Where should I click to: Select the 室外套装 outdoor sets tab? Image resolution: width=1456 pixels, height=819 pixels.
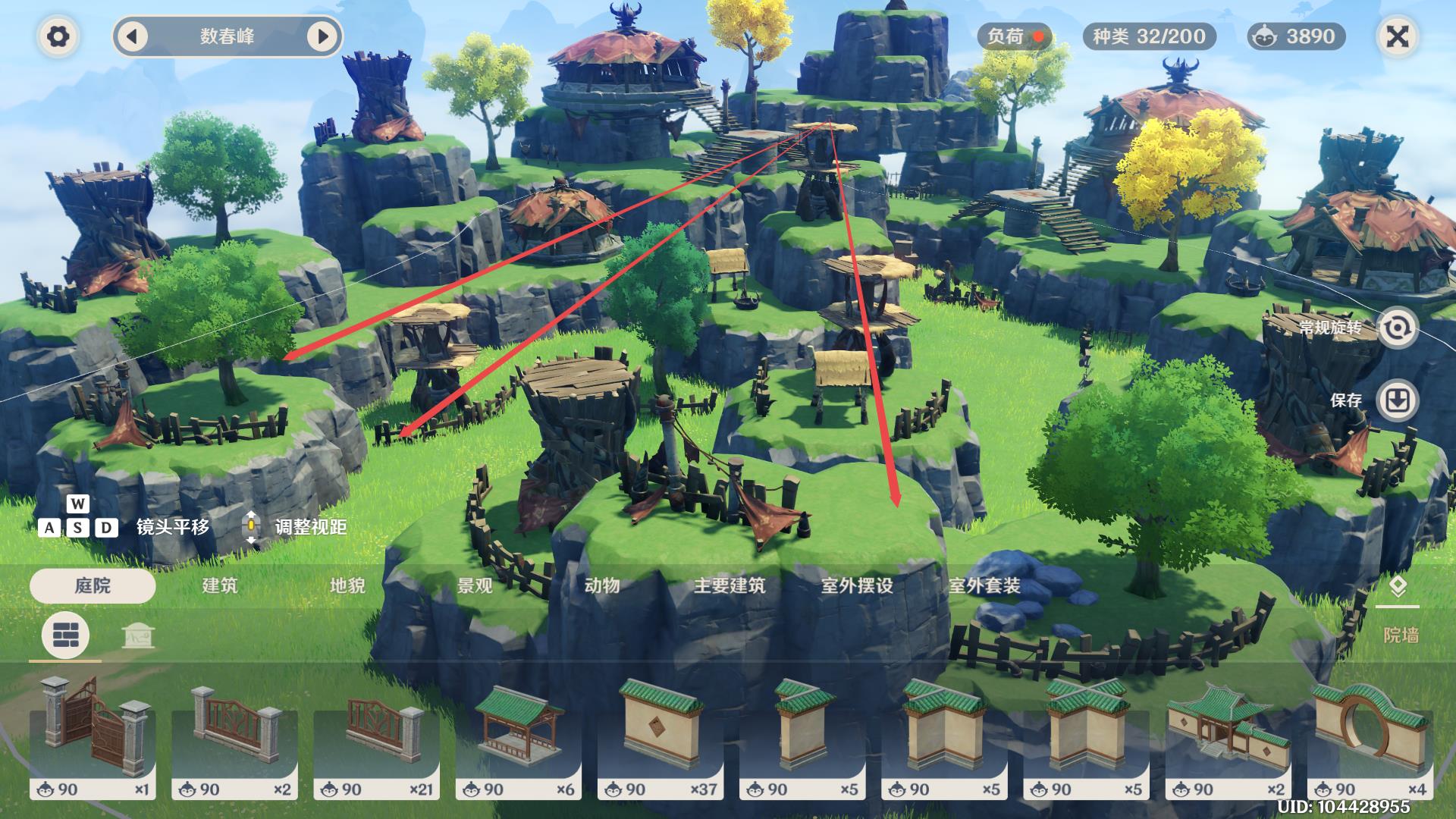click(x=984, y=585)
